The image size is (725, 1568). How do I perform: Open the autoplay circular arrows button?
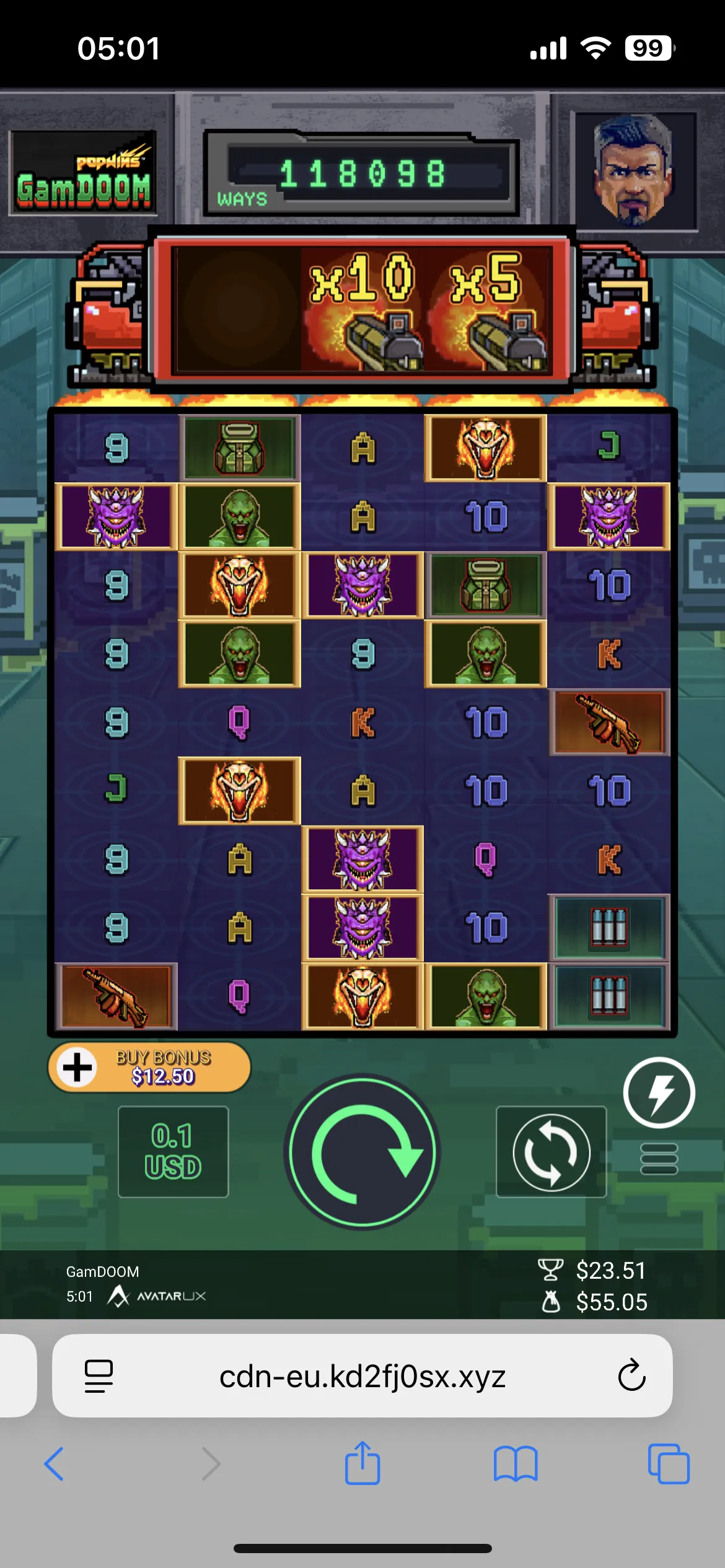[x=551, y=1152]
